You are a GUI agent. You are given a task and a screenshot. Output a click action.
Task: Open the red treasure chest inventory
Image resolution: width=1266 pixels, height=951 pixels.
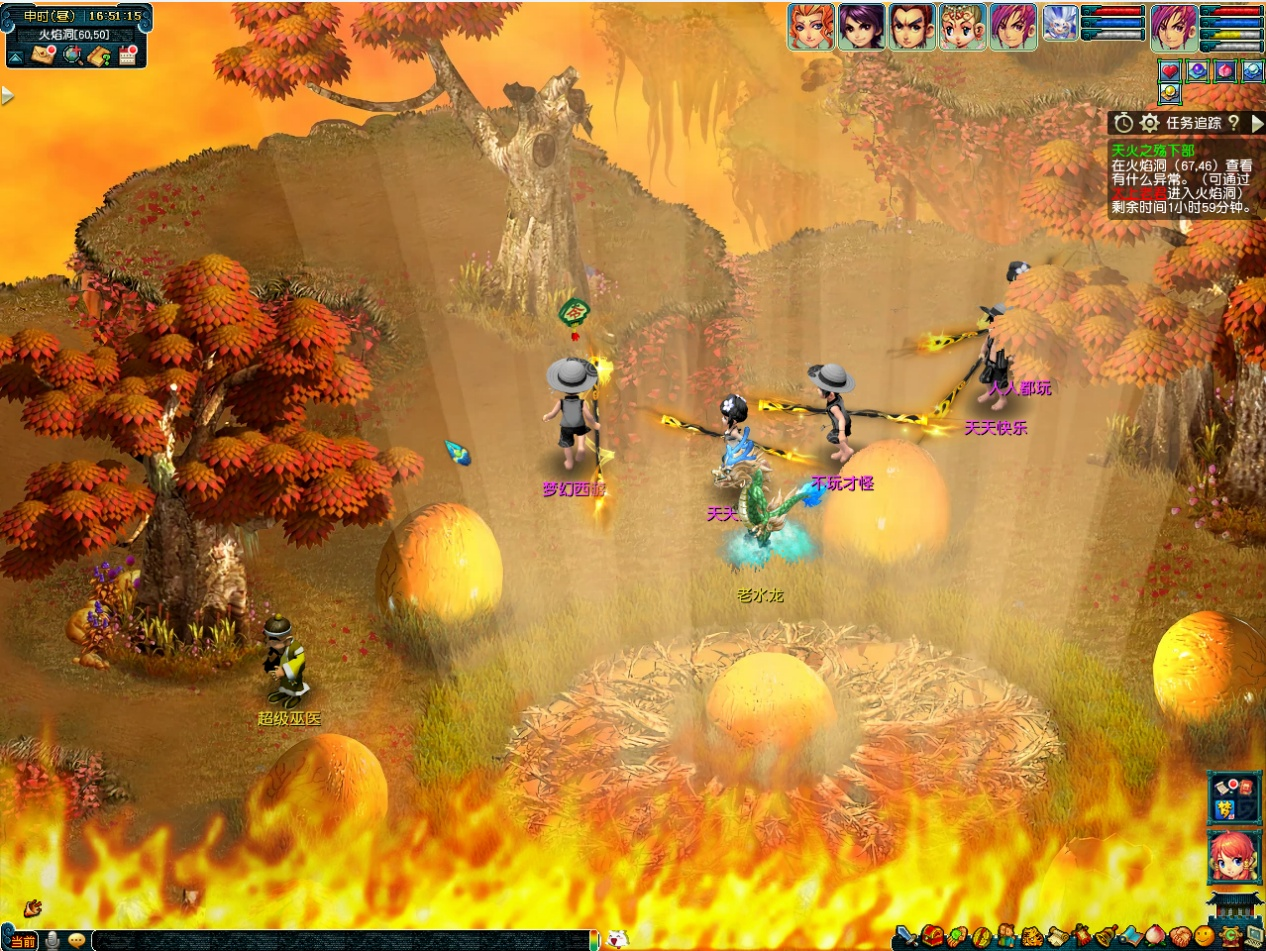[933, 937]
